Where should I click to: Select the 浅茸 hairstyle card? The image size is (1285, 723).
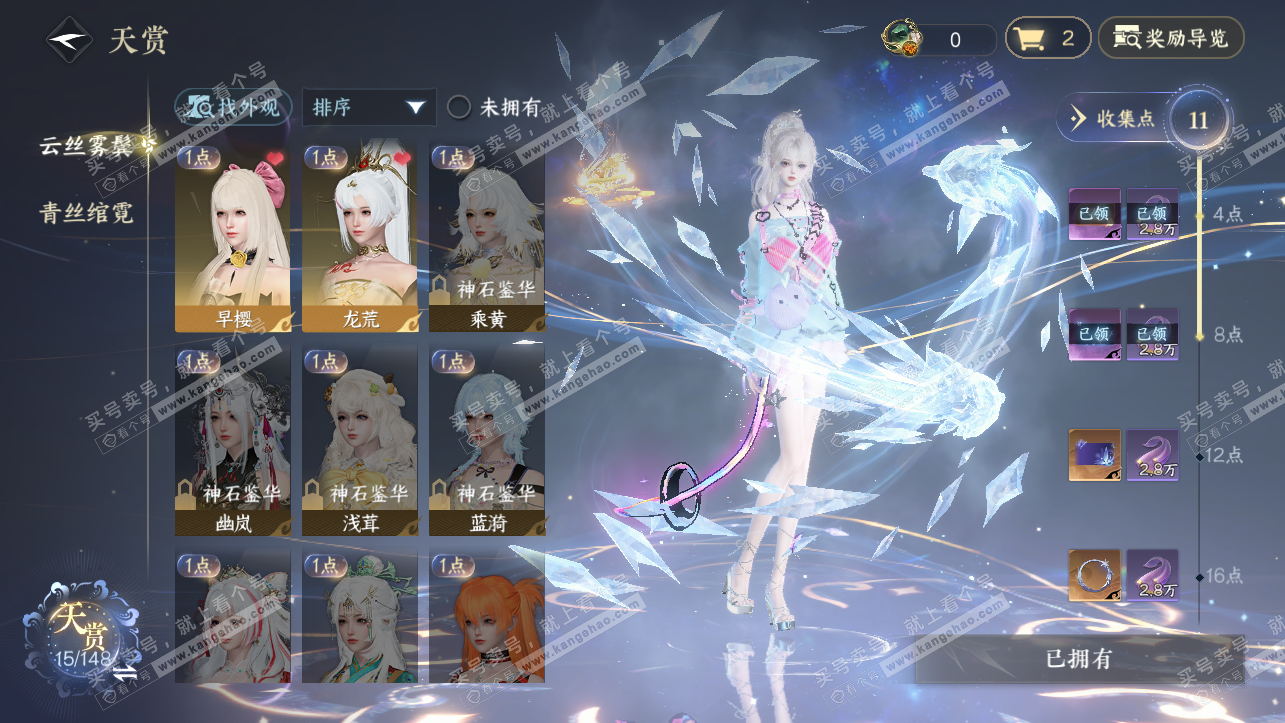[x=360, y=440]
